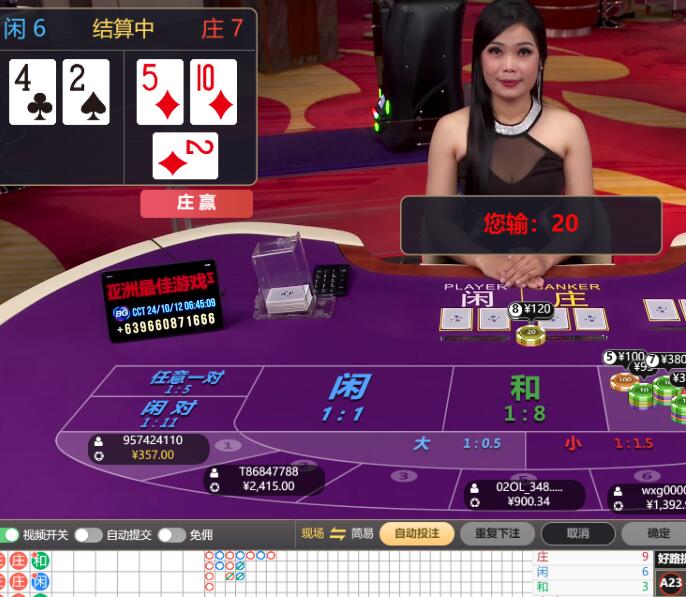Image resolution: width=686 pixels, height=597 pixels.
Task: Toggle the 免佣 no-commission switch
Action: (171, 534)
